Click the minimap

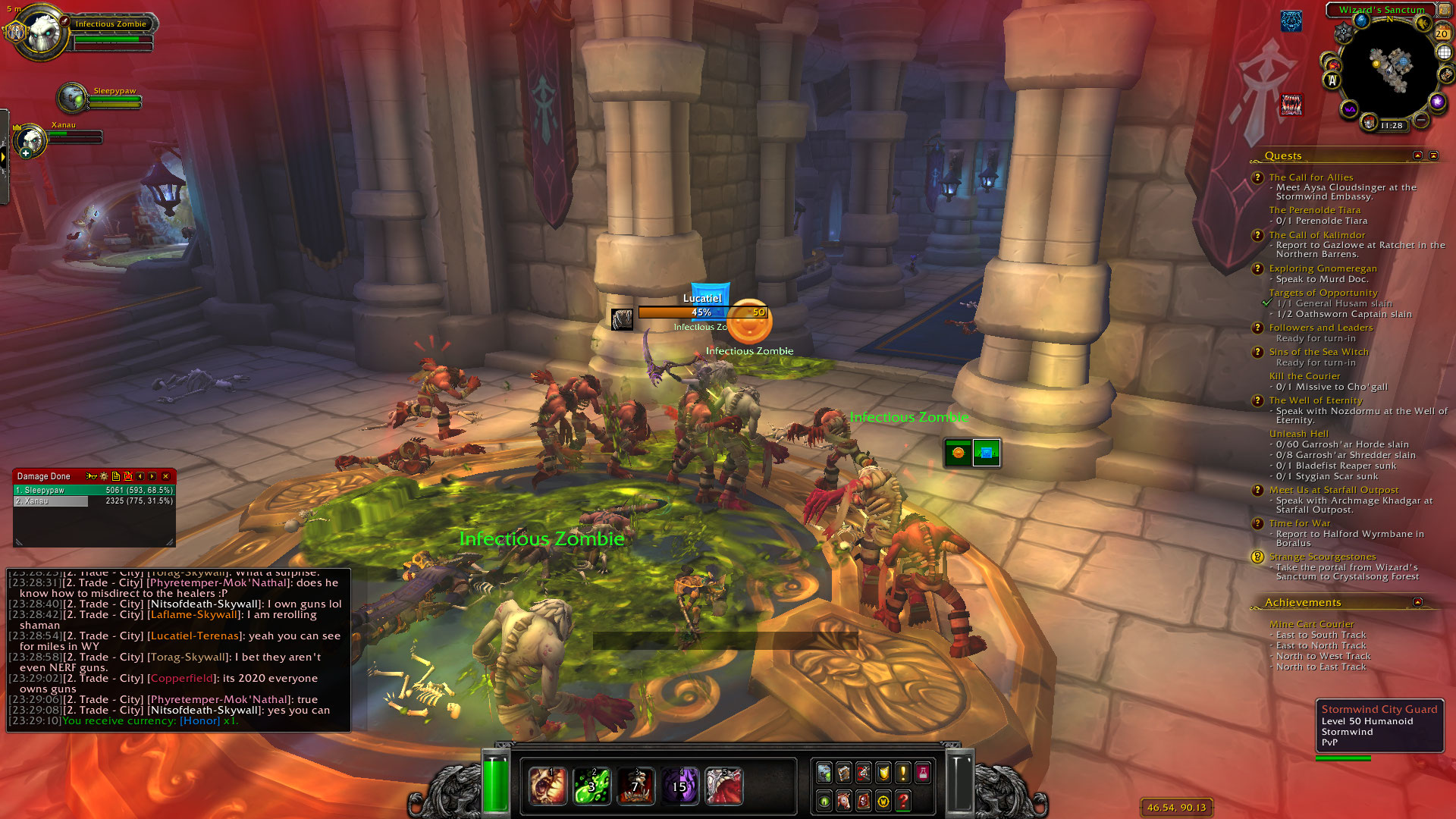pos(1389,70)
